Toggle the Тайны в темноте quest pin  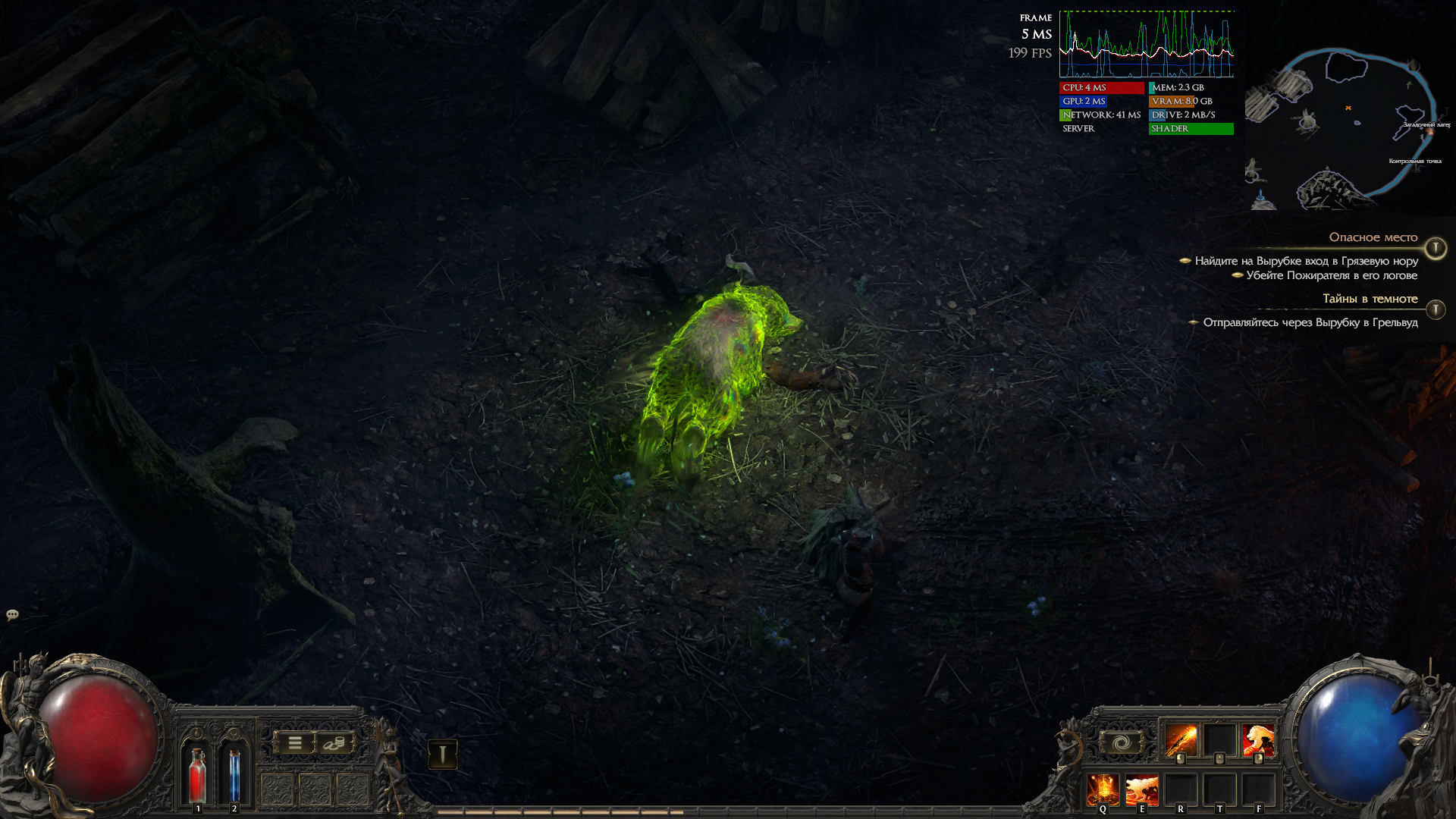[1436, 309]
